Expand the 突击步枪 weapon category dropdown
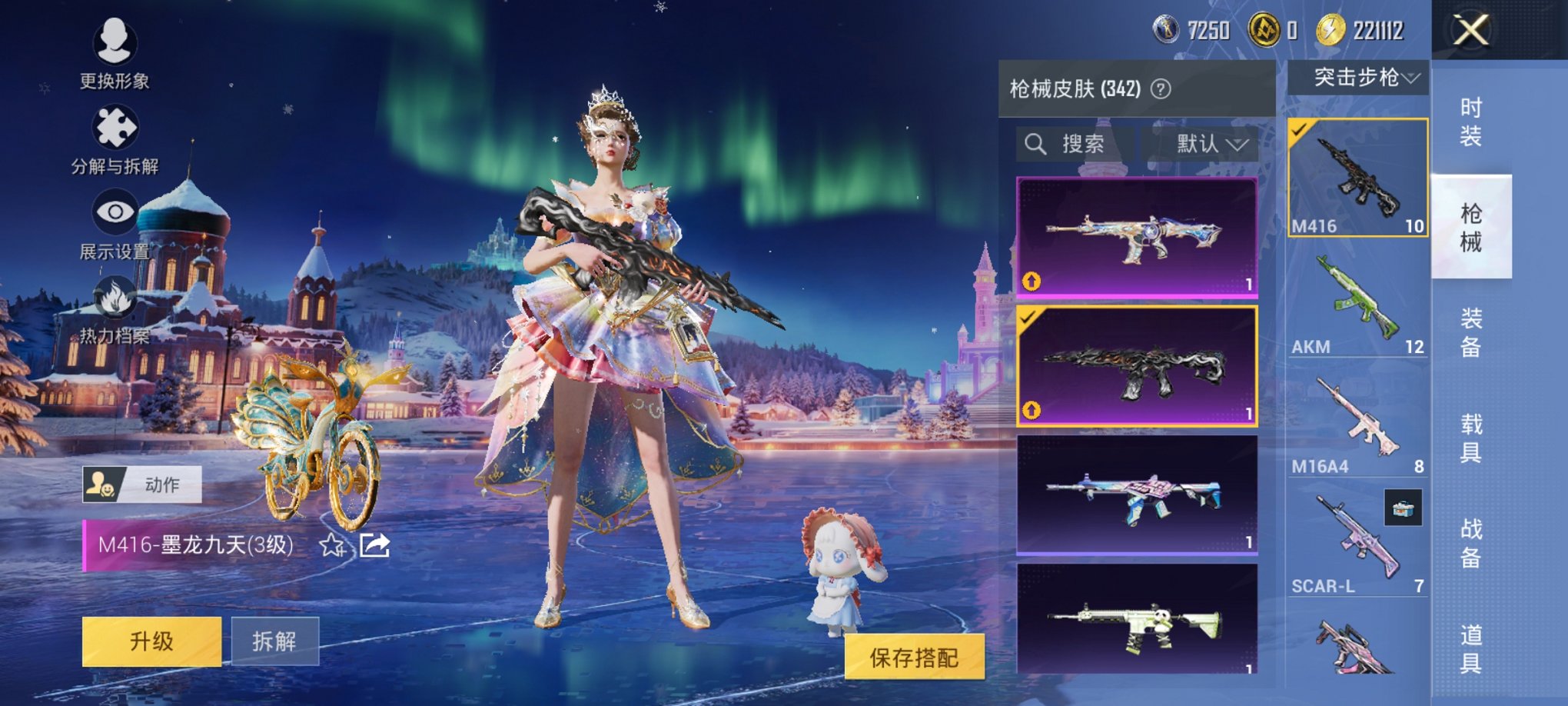Viewport: 1568px width, 706px height. pyautogui.click(x=1359, y=77)
